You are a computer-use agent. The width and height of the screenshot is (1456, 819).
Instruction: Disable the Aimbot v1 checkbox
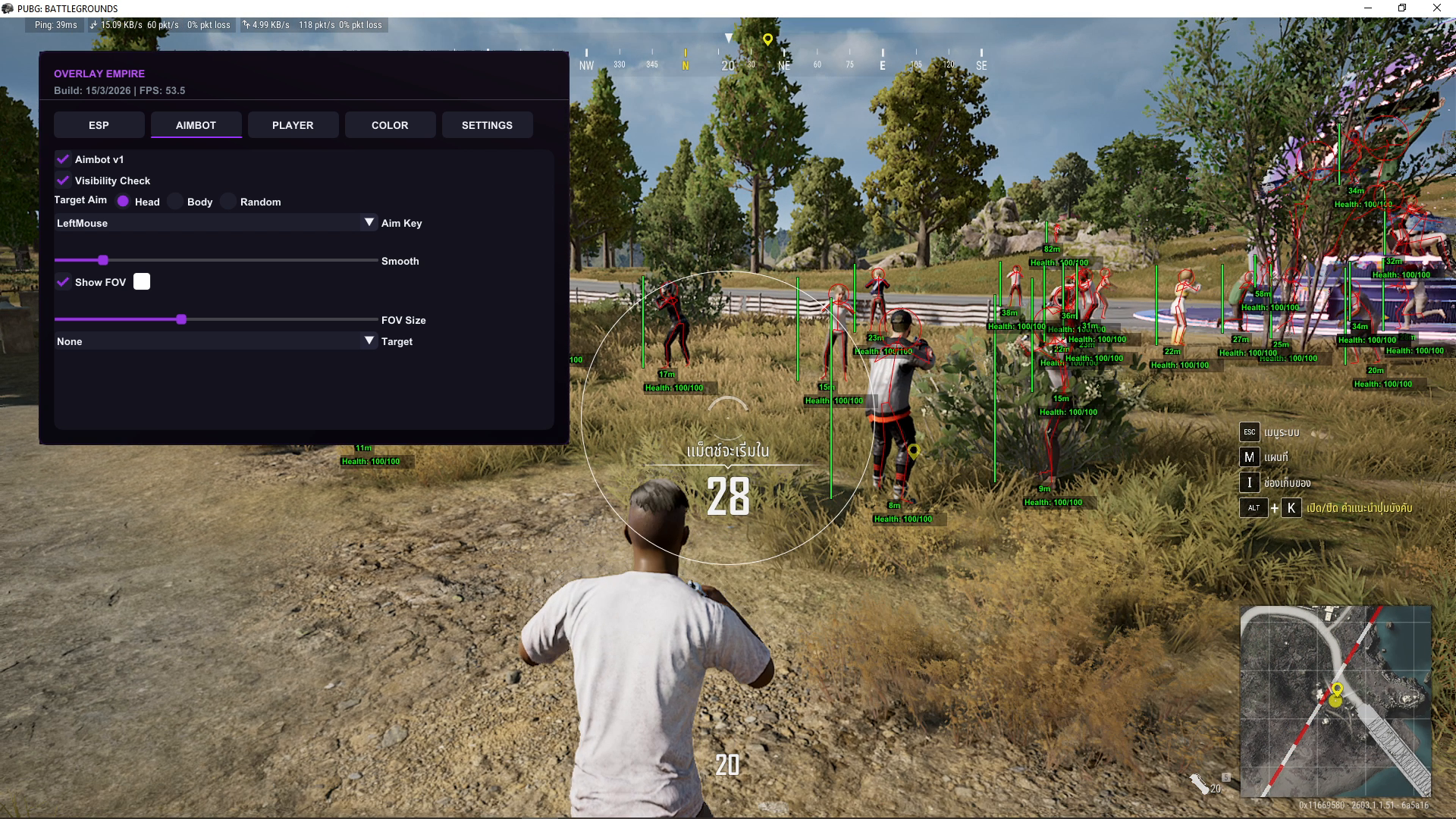tap(62, 159)
